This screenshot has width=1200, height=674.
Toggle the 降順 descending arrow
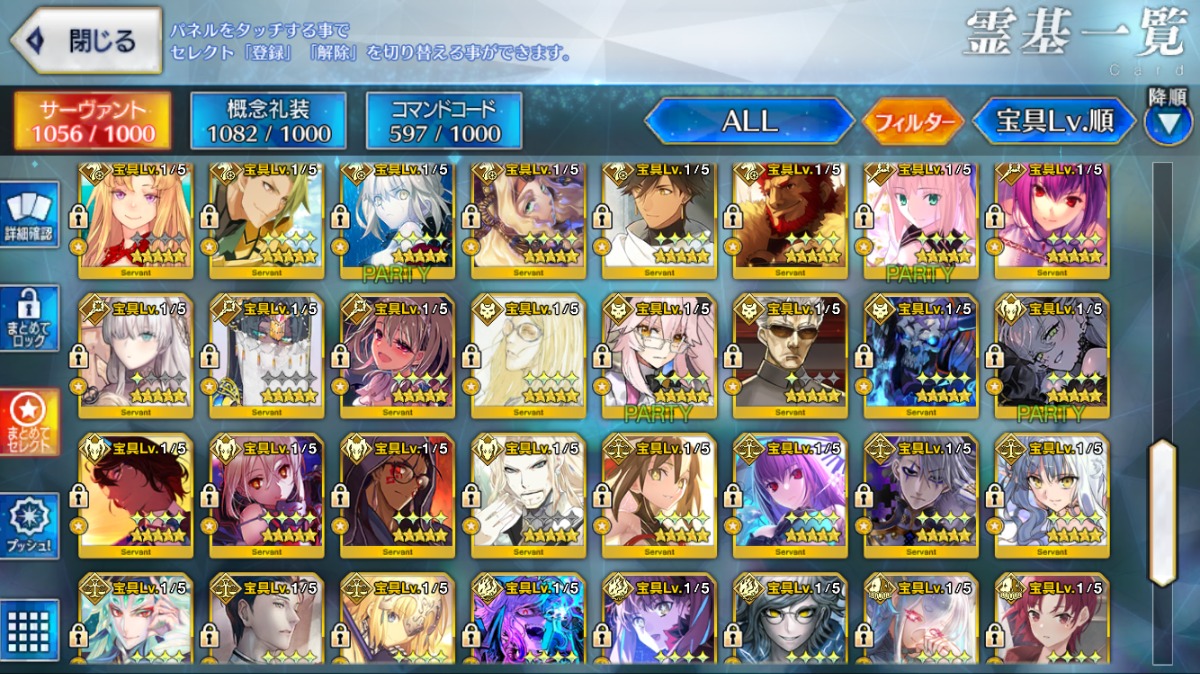1168,122
